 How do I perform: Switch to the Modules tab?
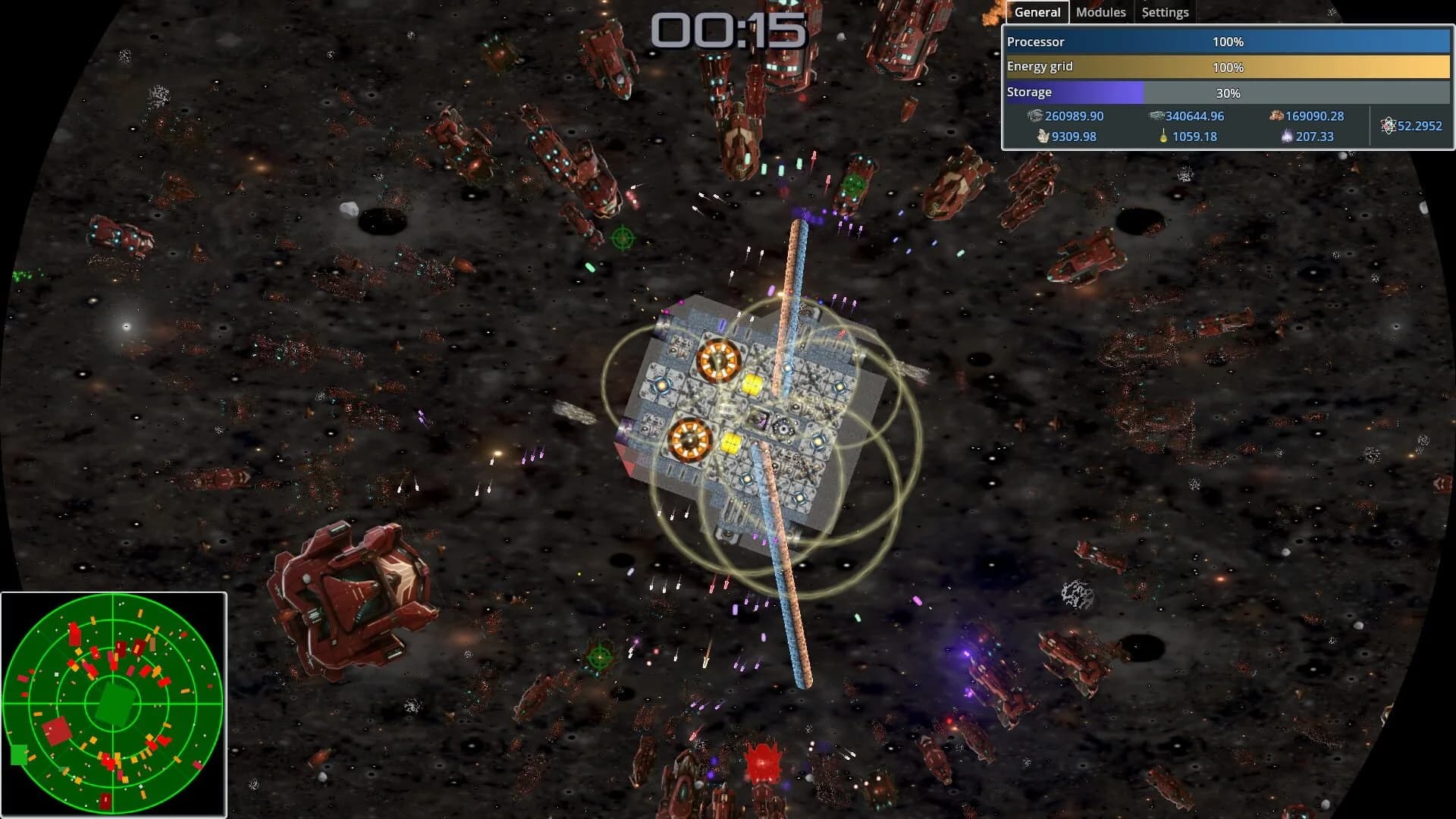pyautogui.click(x=1100, y=11)
